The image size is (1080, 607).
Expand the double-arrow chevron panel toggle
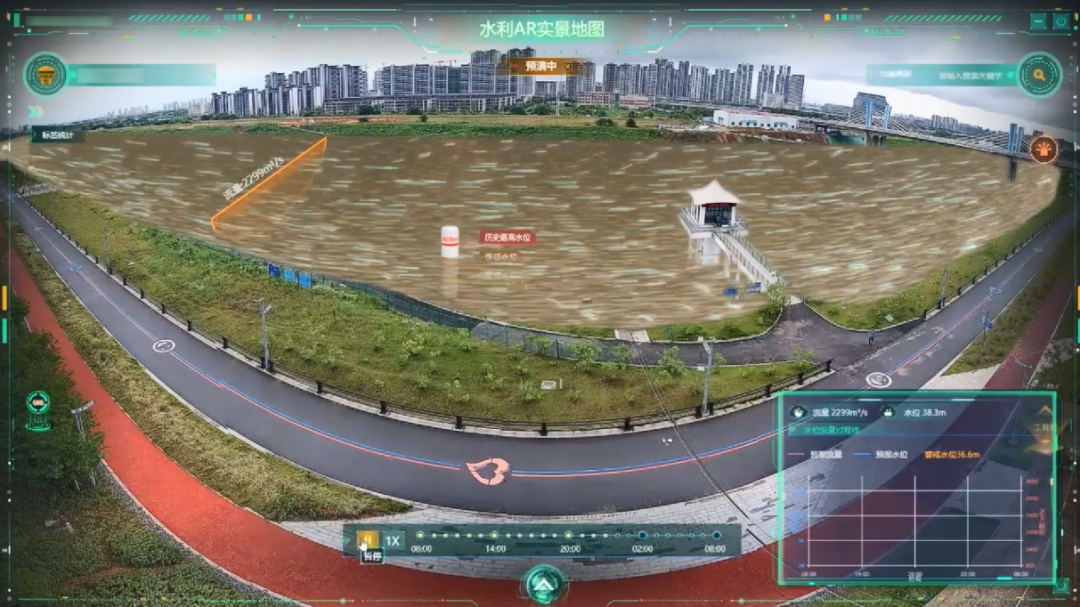(34, 112)
